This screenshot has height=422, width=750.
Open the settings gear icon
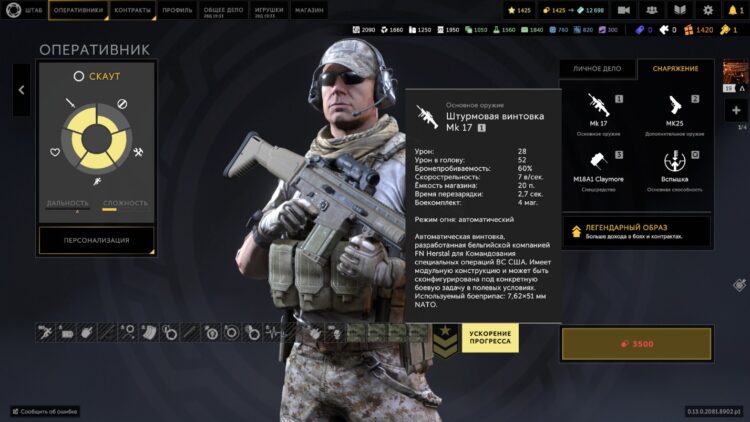(x=706, y=10)
